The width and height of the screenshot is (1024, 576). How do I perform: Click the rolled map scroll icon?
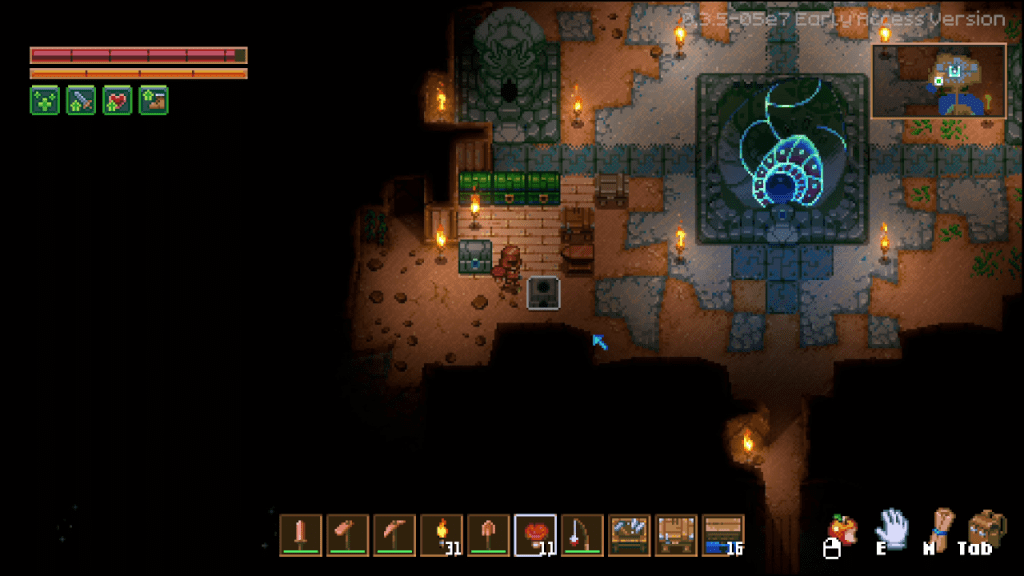pos(940,527)
